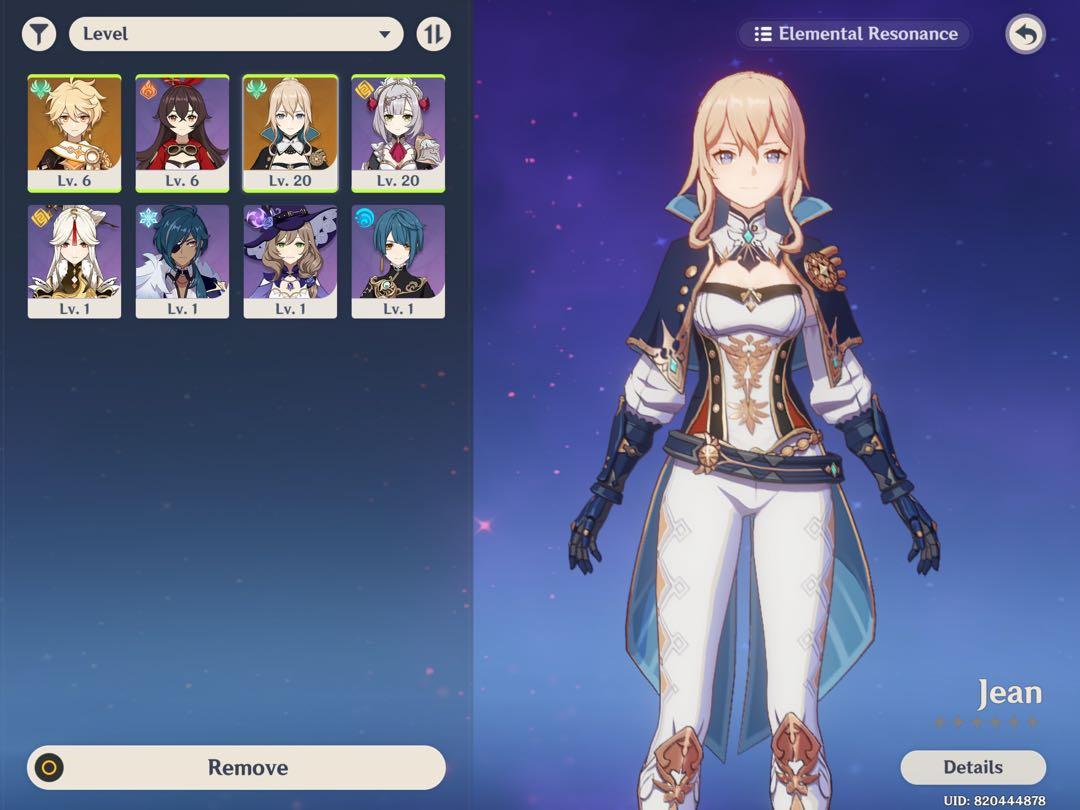Click the back arrow button

tap(1025, 35)
